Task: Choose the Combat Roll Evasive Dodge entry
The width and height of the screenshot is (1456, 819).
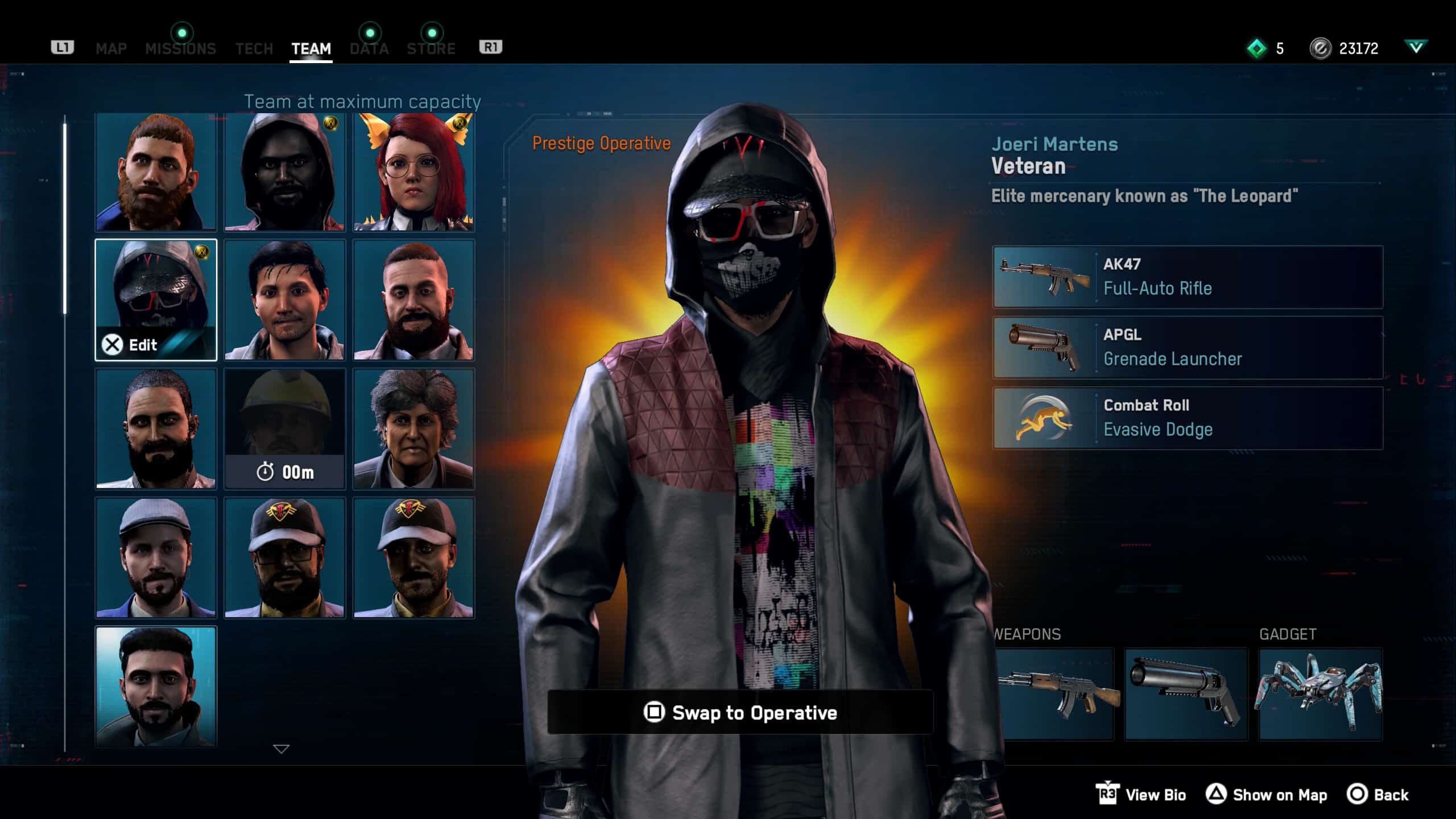Action: pyautogui.click(x=1188, y=418)
